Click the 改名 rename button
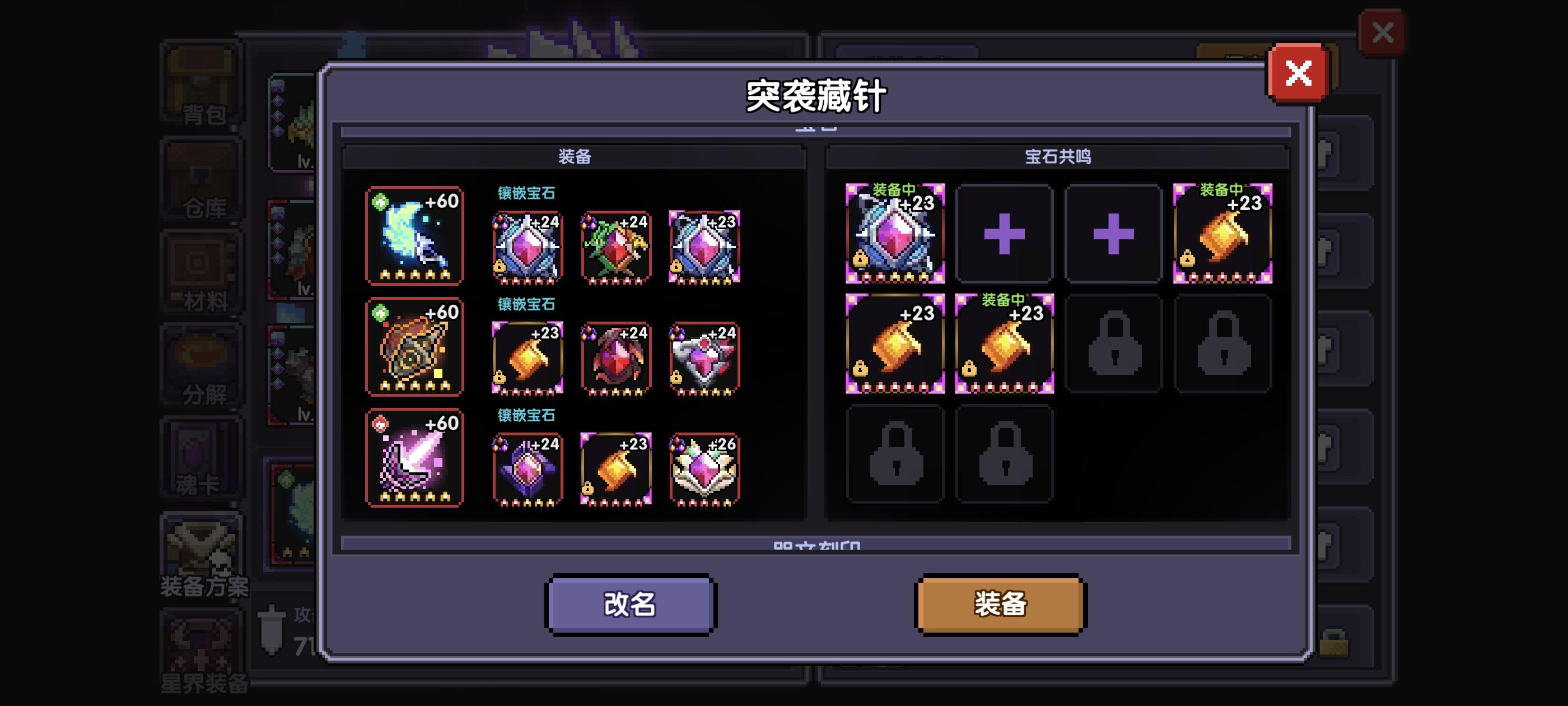This screenshot has height=706, width=1568. [630, 604]
